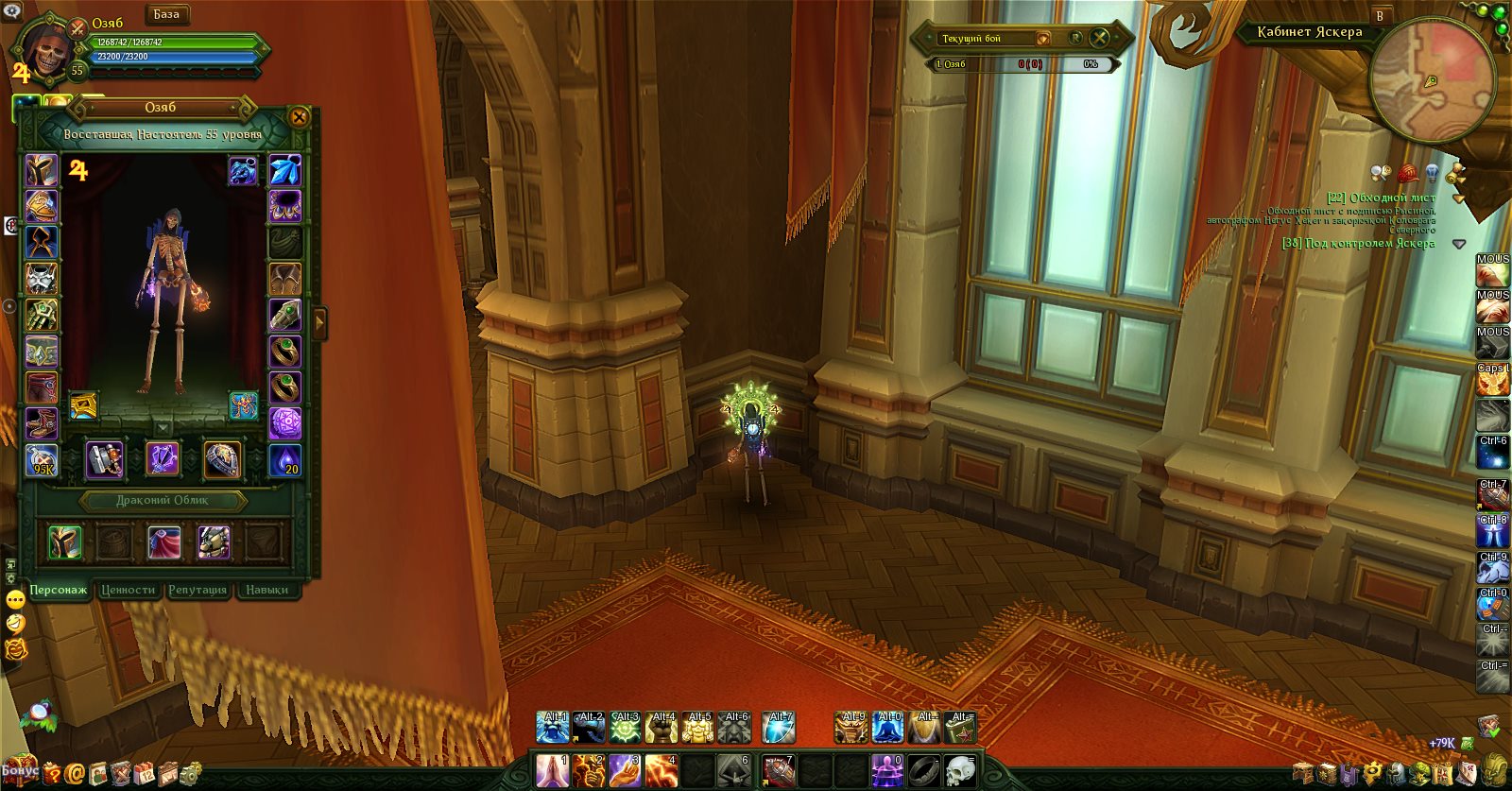Reset the damage meter with R button
The image size is (1512, 791).
pyautogui.click(x=1075, y=38)
